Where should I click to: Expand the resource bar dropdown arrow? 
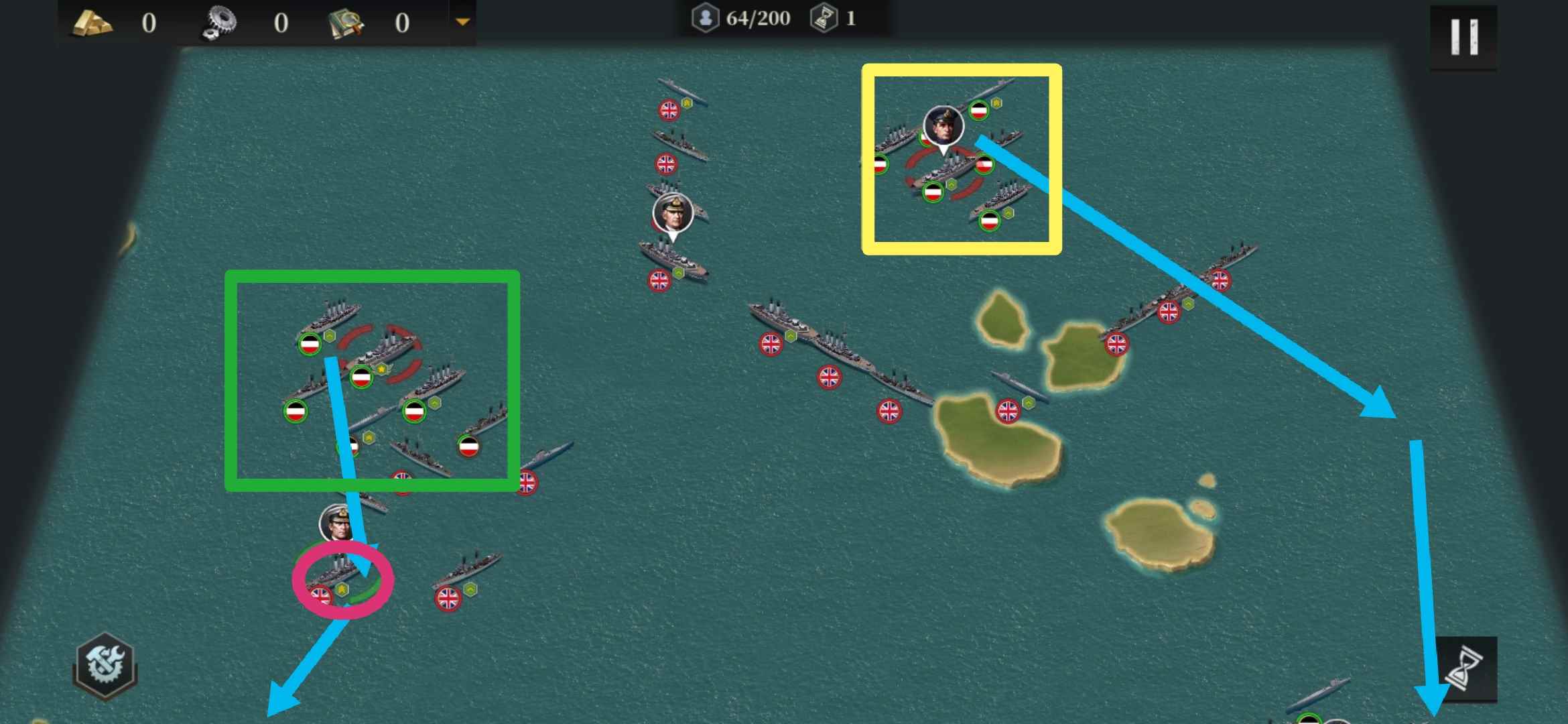(x=462, y=22)
